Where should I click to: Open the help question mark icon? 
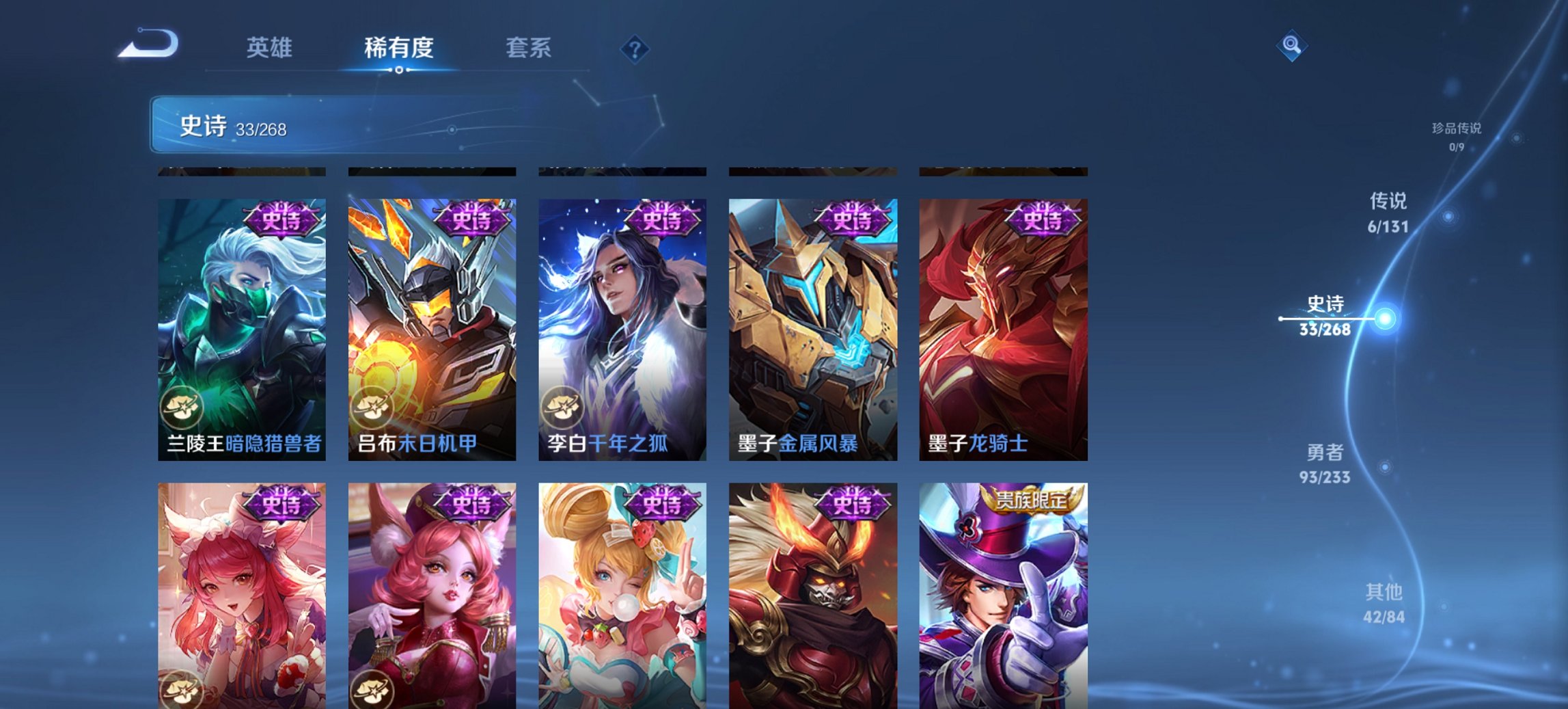coord(635,47)
